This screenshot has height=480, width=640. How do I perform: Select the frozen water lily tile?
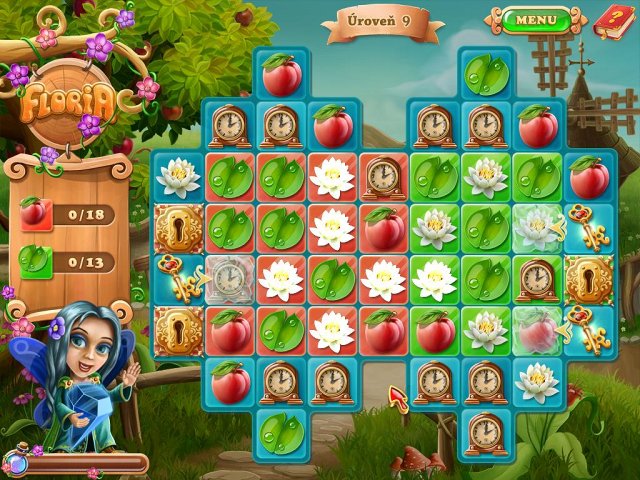(x=537, y=228)
